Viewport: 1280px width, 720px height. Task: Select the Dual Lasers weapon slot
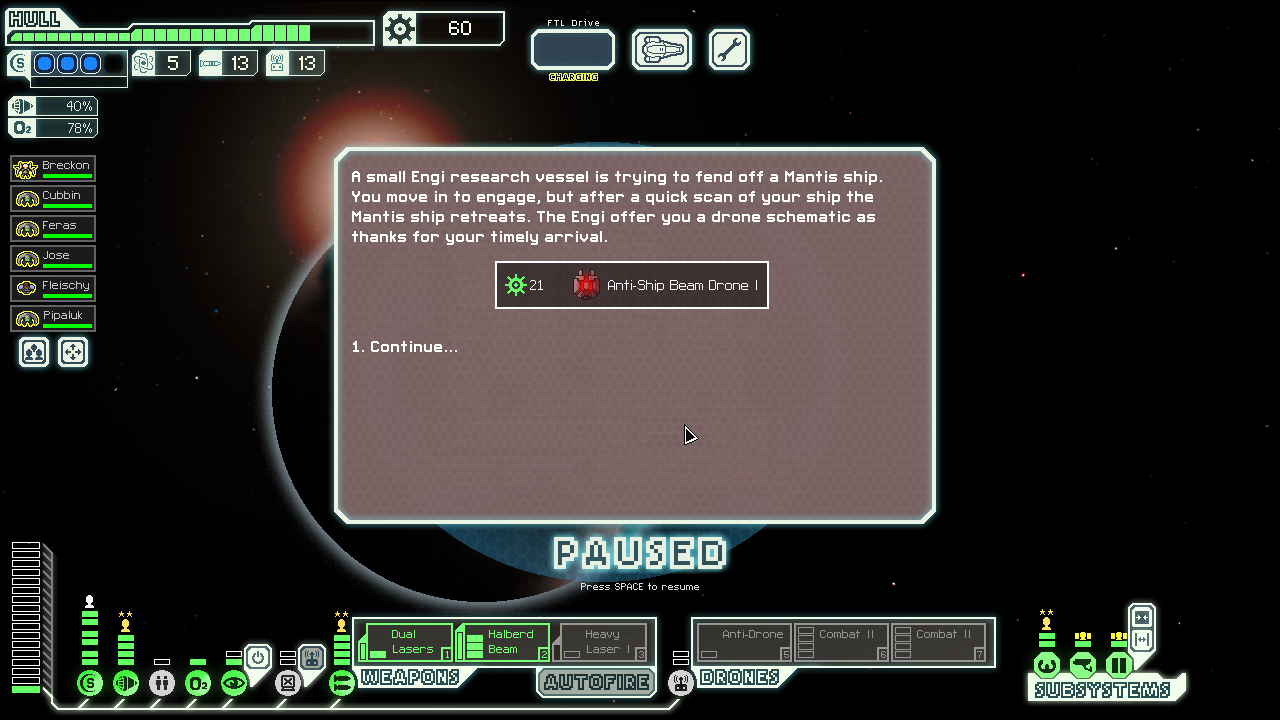405,642
